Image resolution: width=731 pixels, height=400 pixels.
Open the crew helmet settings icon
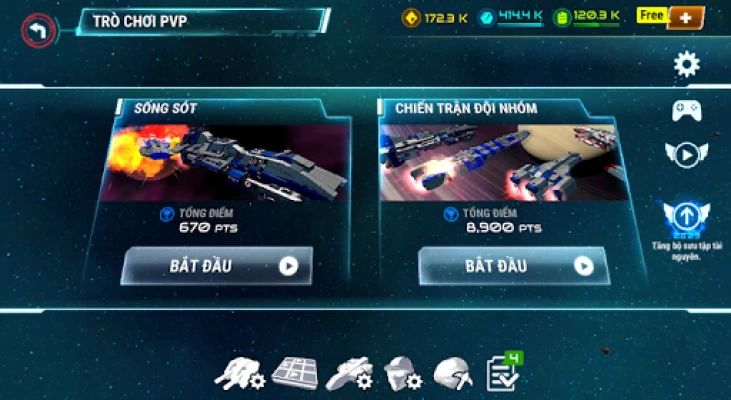click(x=402, y=373)
